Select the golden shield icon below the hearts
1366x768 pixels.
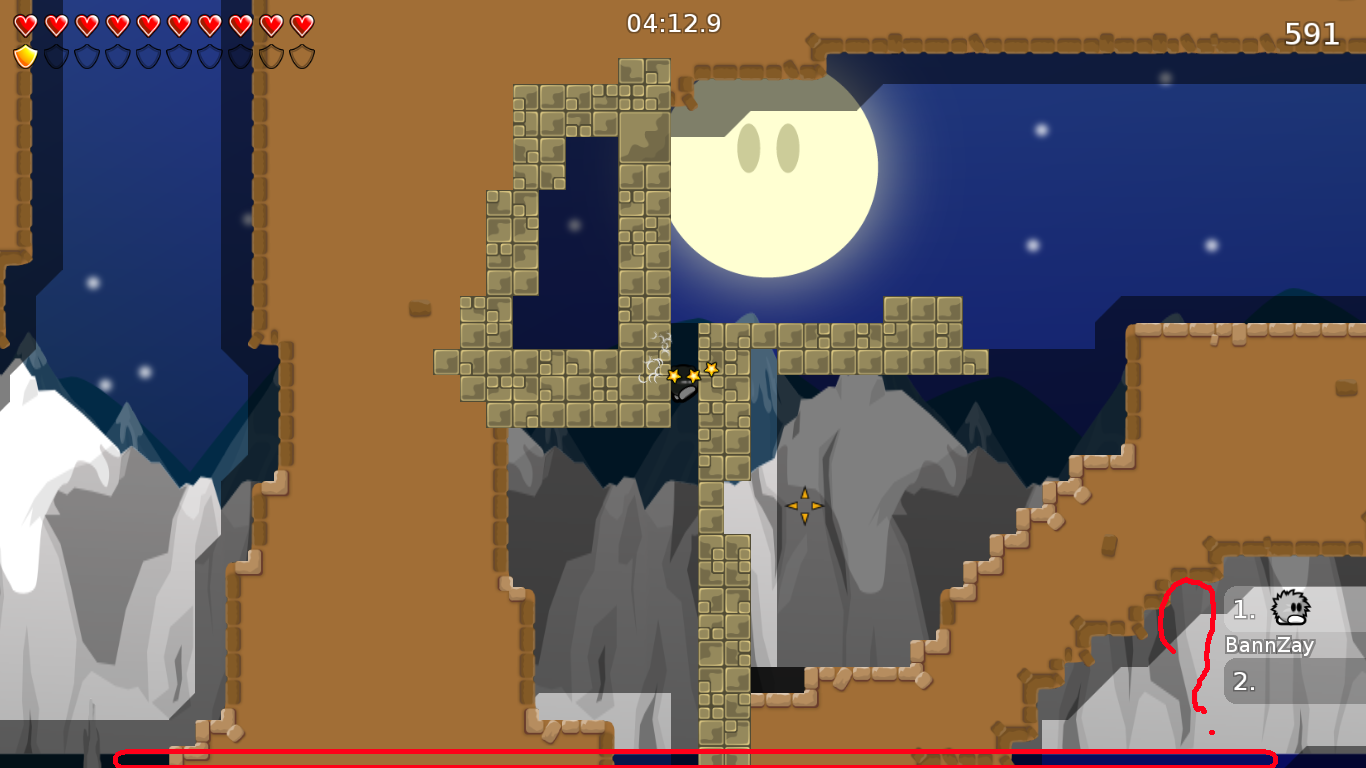tap(25, 55)
